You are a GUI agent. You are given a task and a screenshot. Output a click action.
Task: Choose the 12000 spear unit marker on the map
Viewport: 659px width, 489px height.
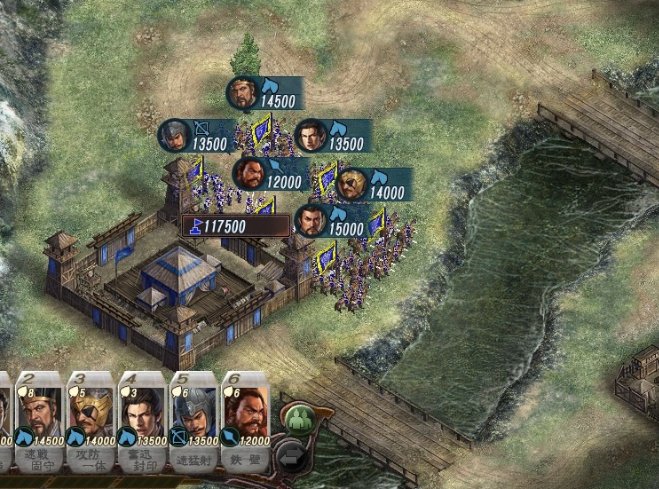[271, 174]
